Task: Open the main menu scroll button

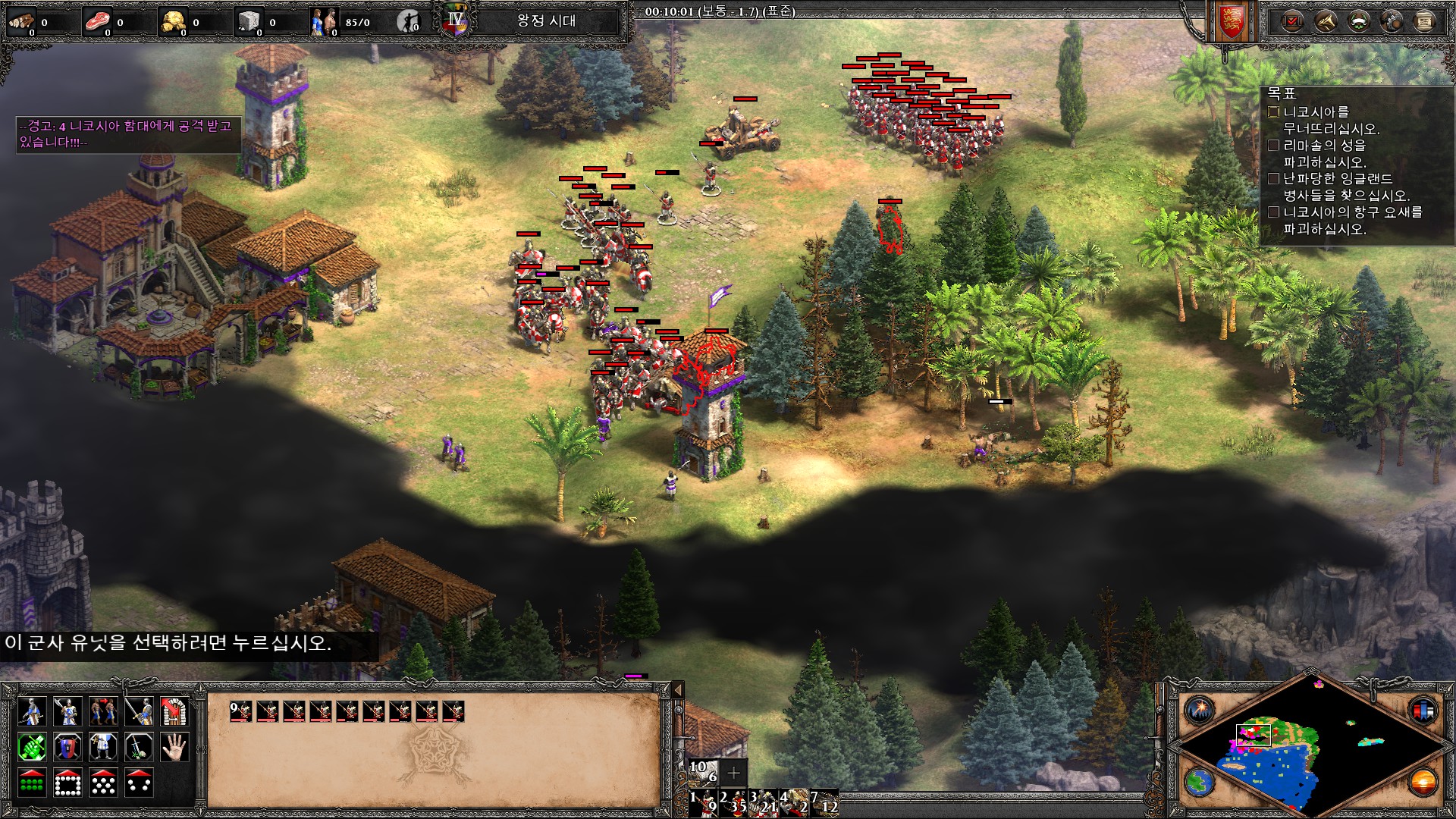Action: [1425, 21]
